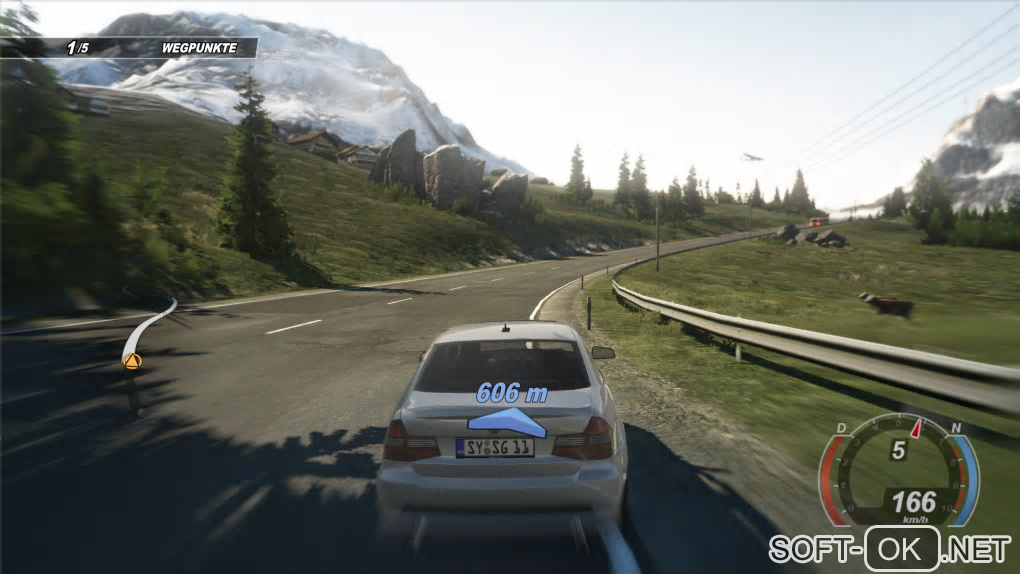Open the SOFT-OK.NET watermark link
Image resolution: width=1020 pixels, height=574 pixels.
coord(889,548)
